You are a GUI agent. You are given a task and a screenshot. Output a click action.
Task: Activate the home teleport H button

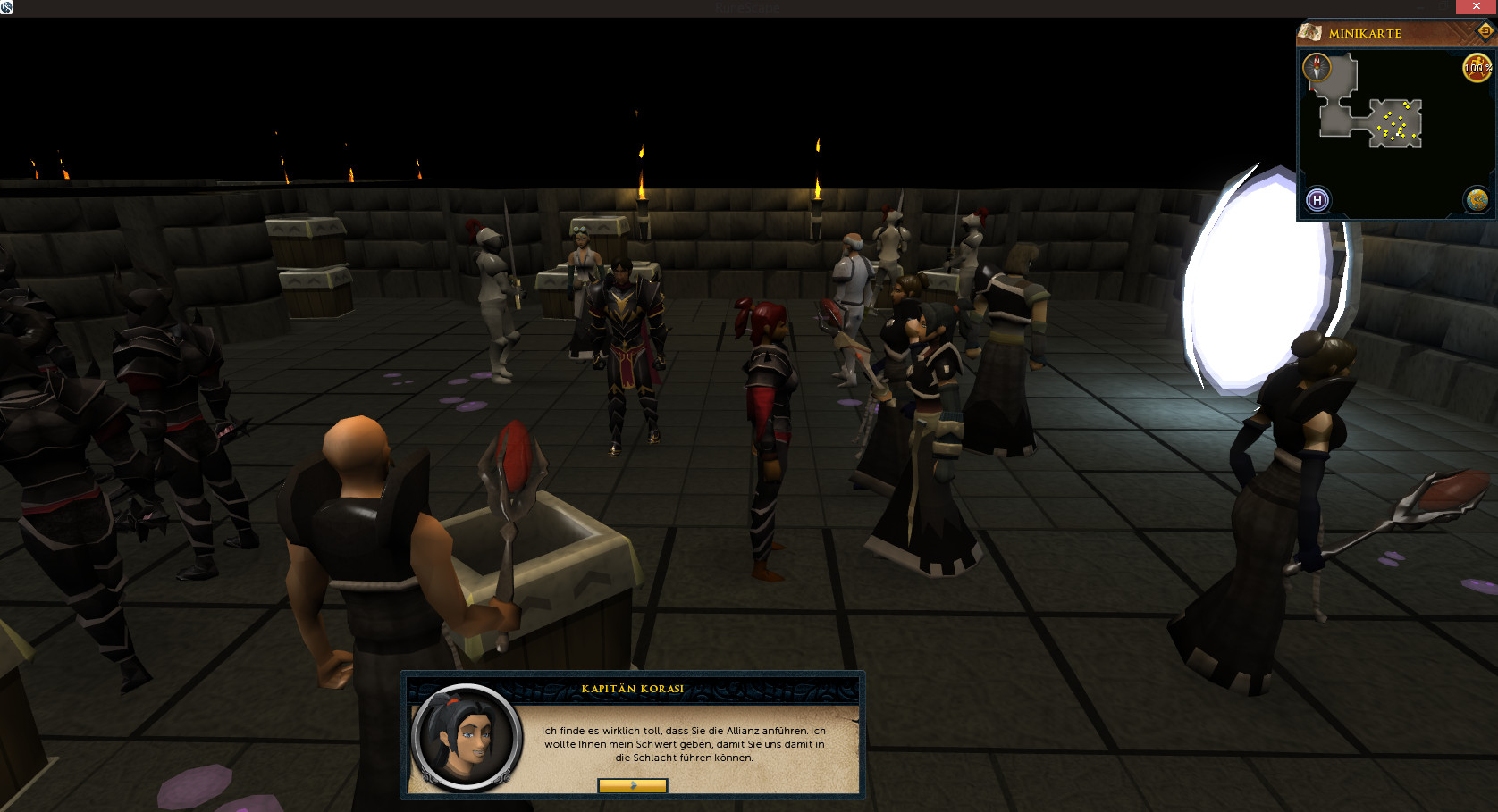coord(1317,200)
